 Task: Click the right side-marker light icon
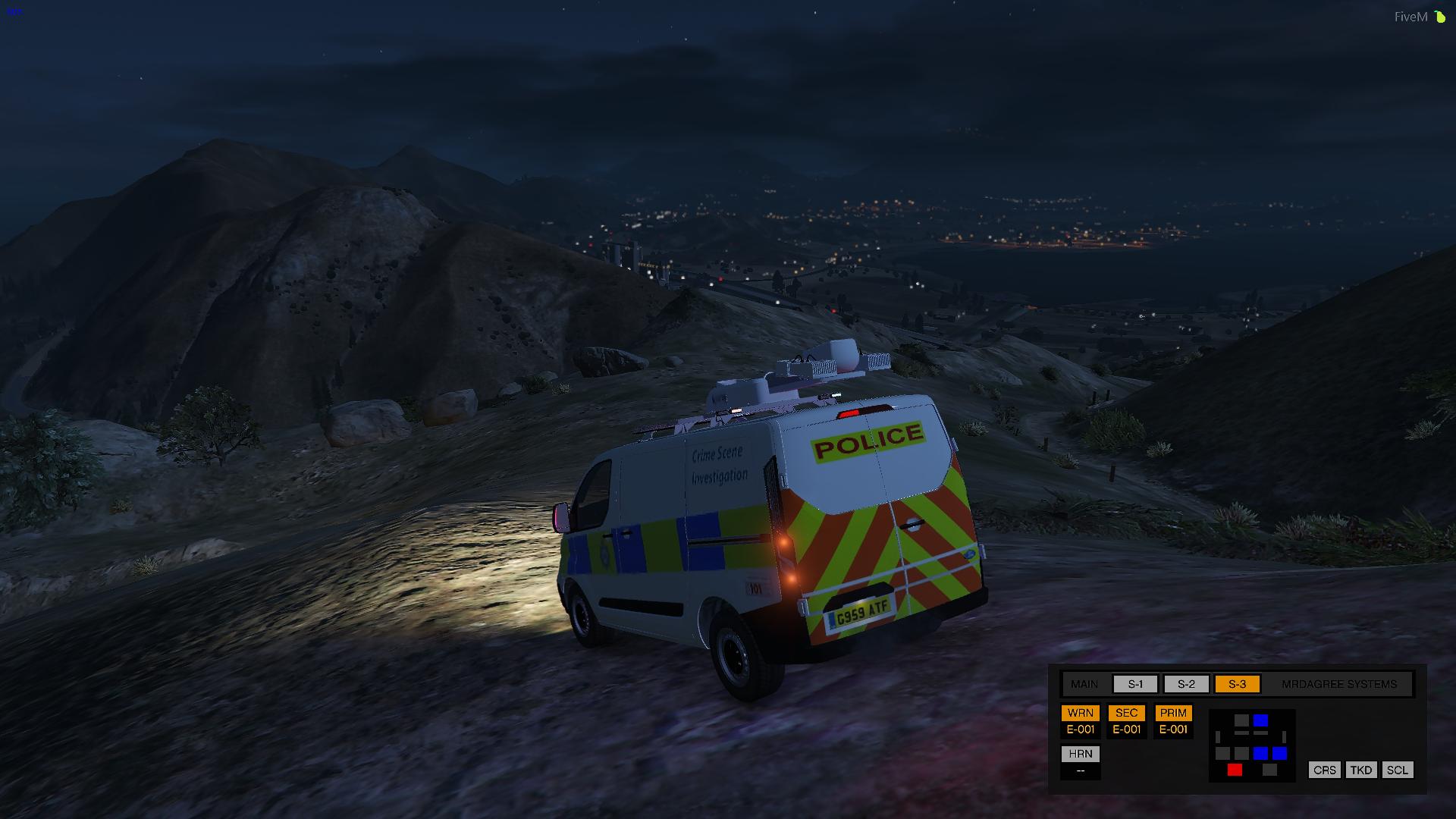(x=1285, y=737)
